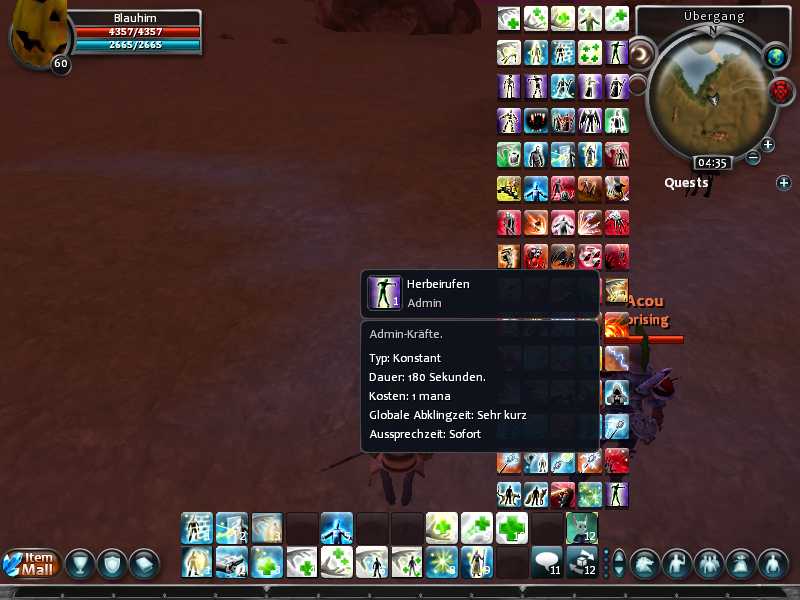Image resolution: width=800 pixels, height=600 pixels.
Task: Cast the four green crosses healing skill
Action: coord(590,53)
